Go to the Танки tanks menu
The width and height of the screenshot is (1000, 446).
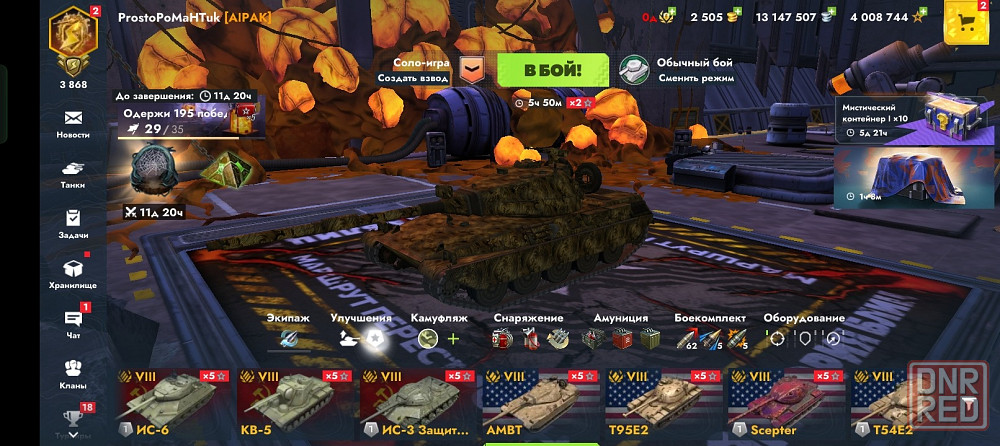[73, 174]
